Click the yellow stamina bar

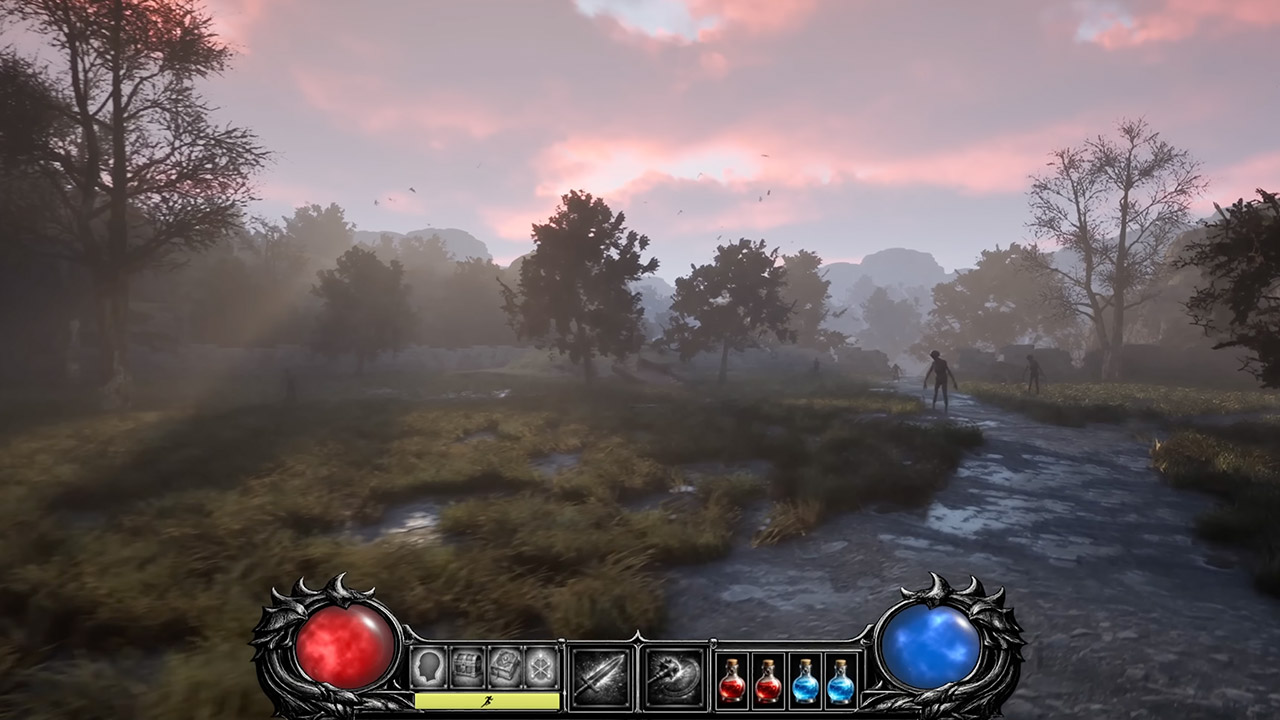pyautogui.click(x=450, y=702)
